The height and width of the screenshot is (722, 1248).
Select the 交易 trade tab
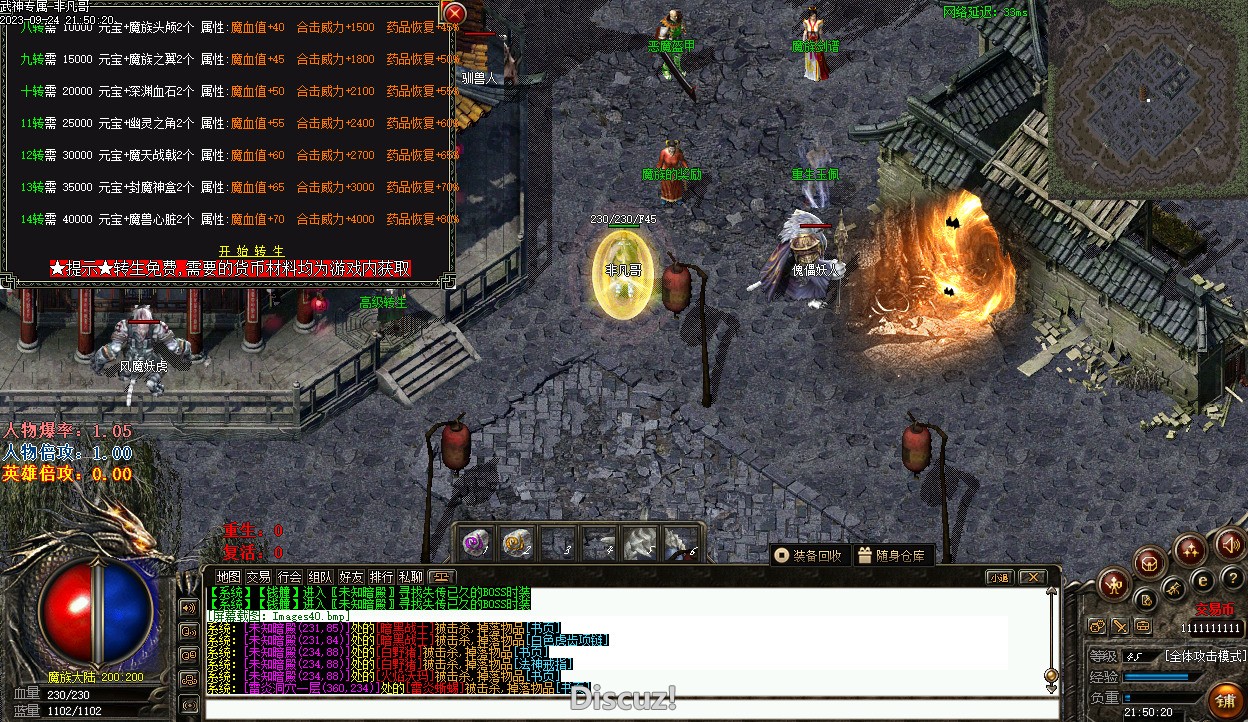tap(259, 577)
